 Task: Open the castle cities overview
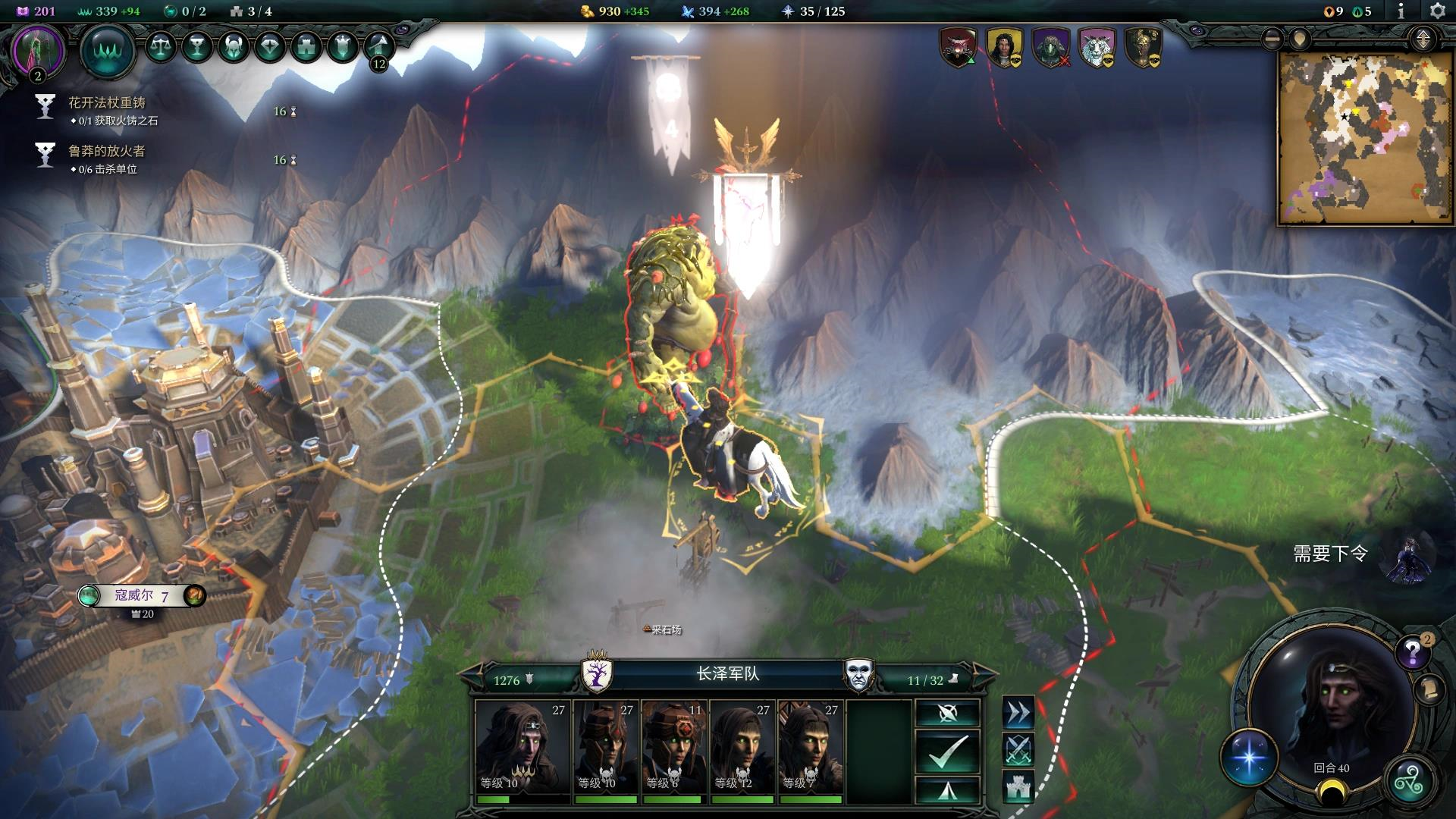pyautogui.click(x=306, y=47)
